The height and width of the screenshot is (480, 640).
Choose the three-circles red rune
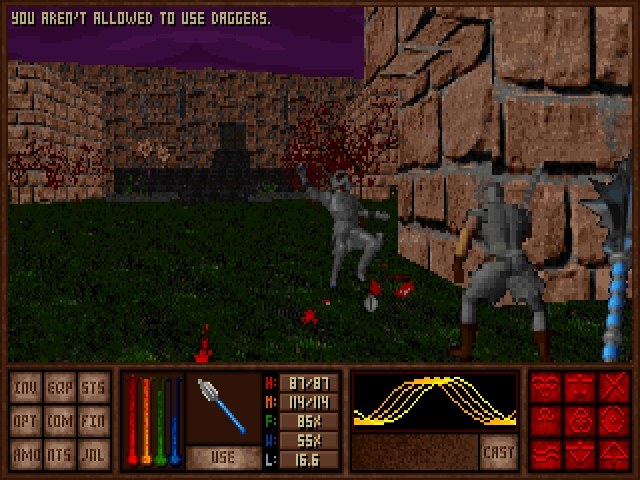pyautogui.click(x=580, y=420)
